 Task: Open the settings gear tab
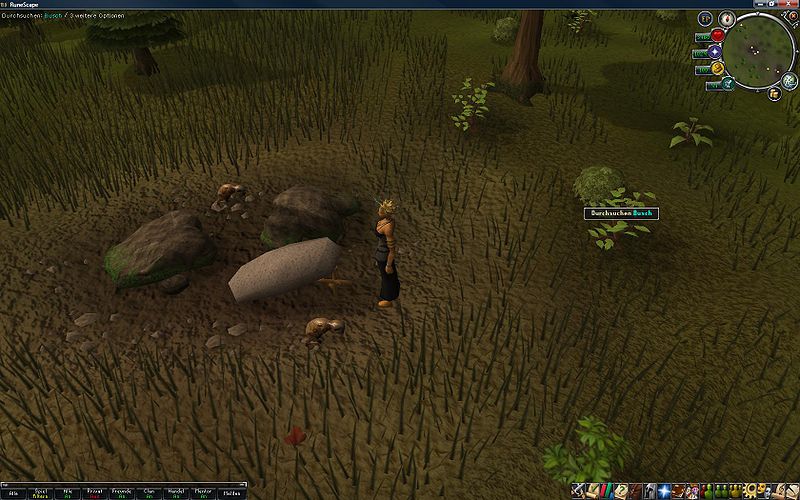750,491
